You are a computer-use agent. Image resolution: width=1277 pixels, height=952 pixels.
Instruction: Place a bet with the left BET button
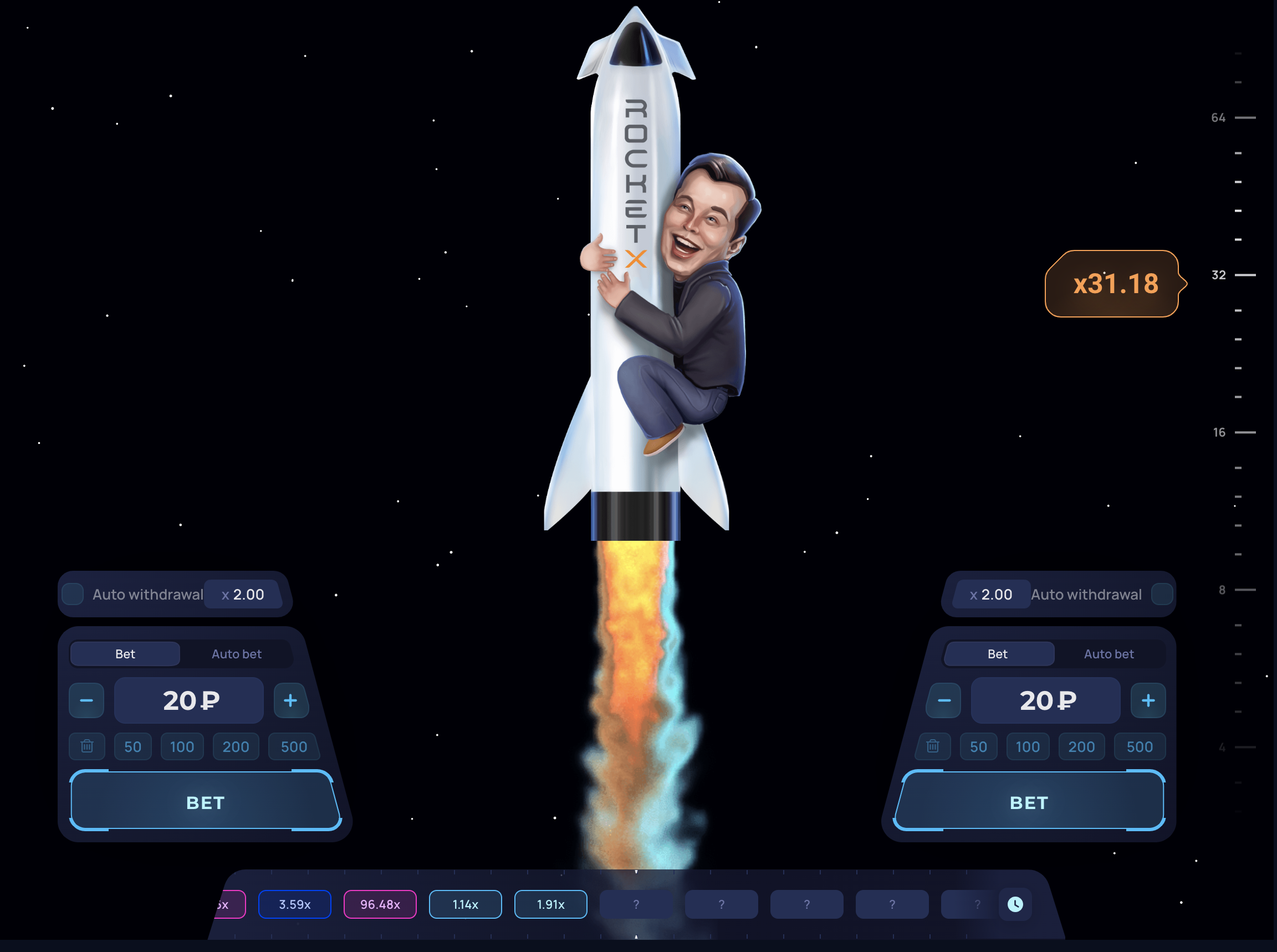point(205,802)
